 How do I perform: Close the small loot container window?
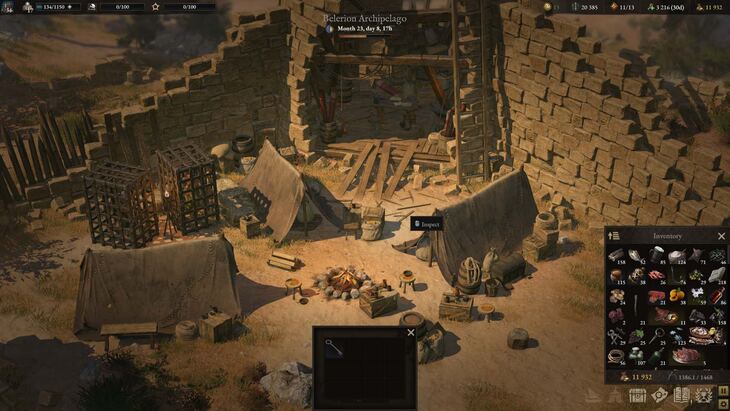(x=410, y=333)
